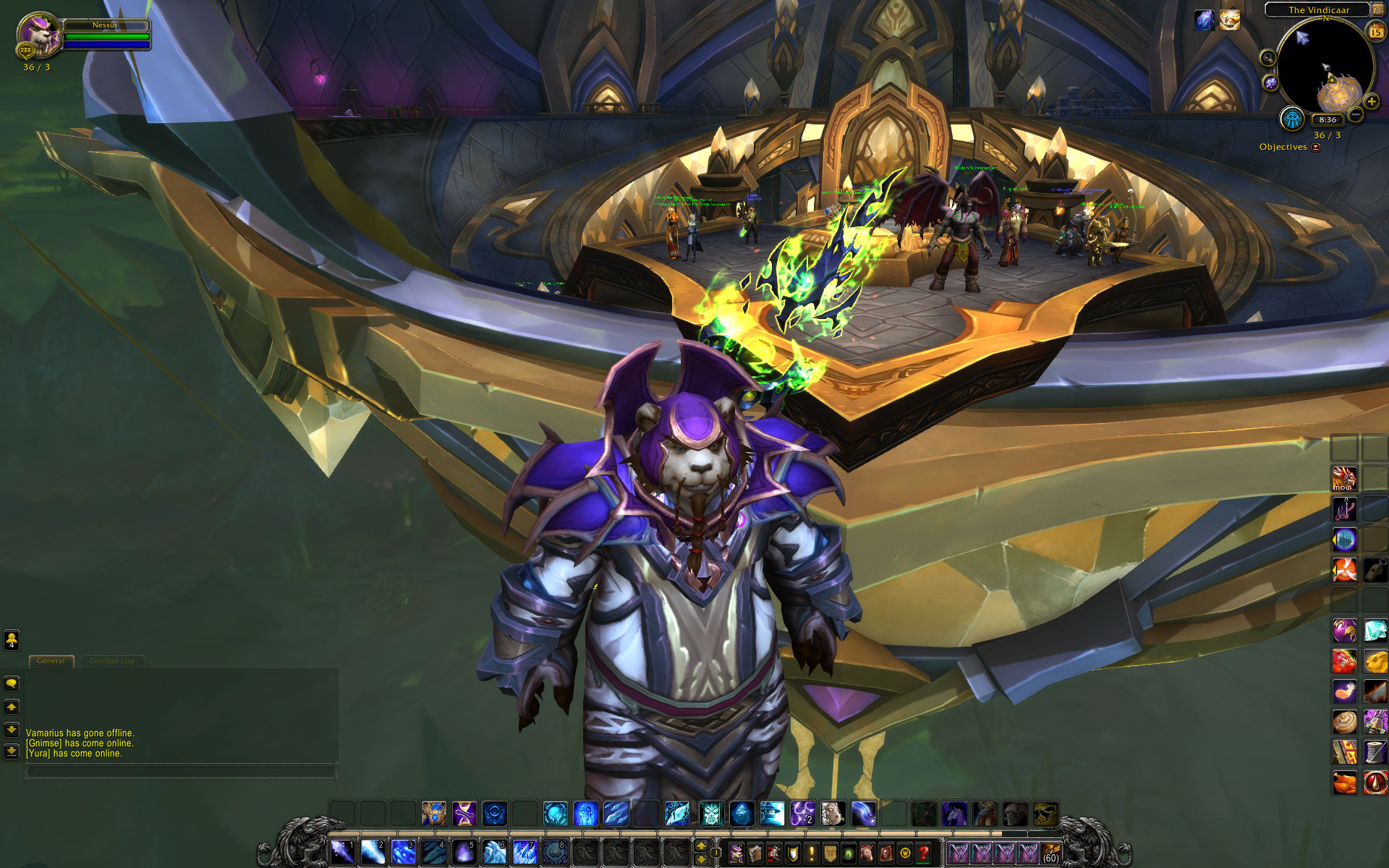Viewport: 1389px width, 868px height.
Task: Use the fishing hook ability icon
Action: 1345,509
